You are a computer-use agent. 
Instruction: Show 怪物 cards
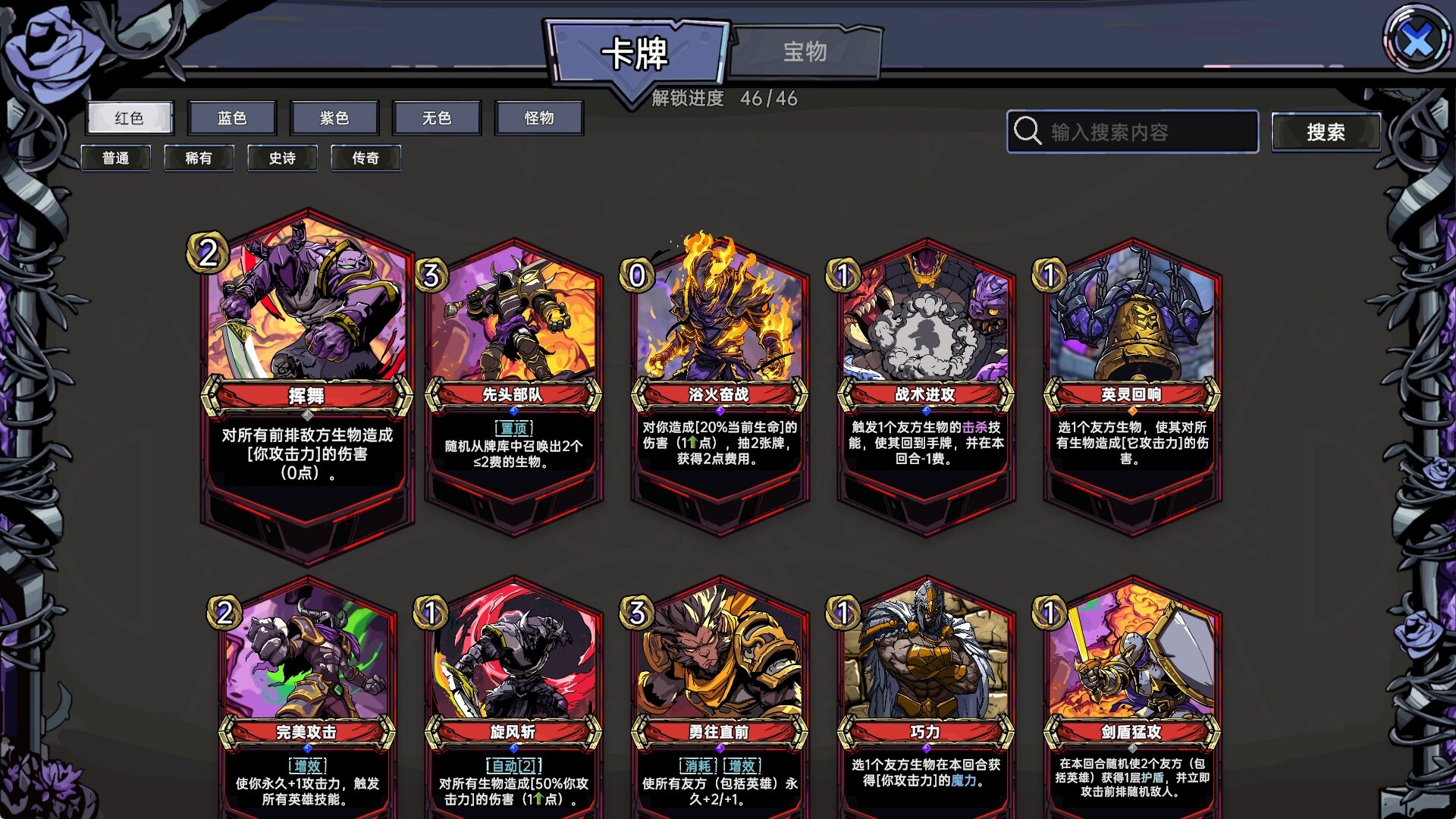click(x=539, y=118)
